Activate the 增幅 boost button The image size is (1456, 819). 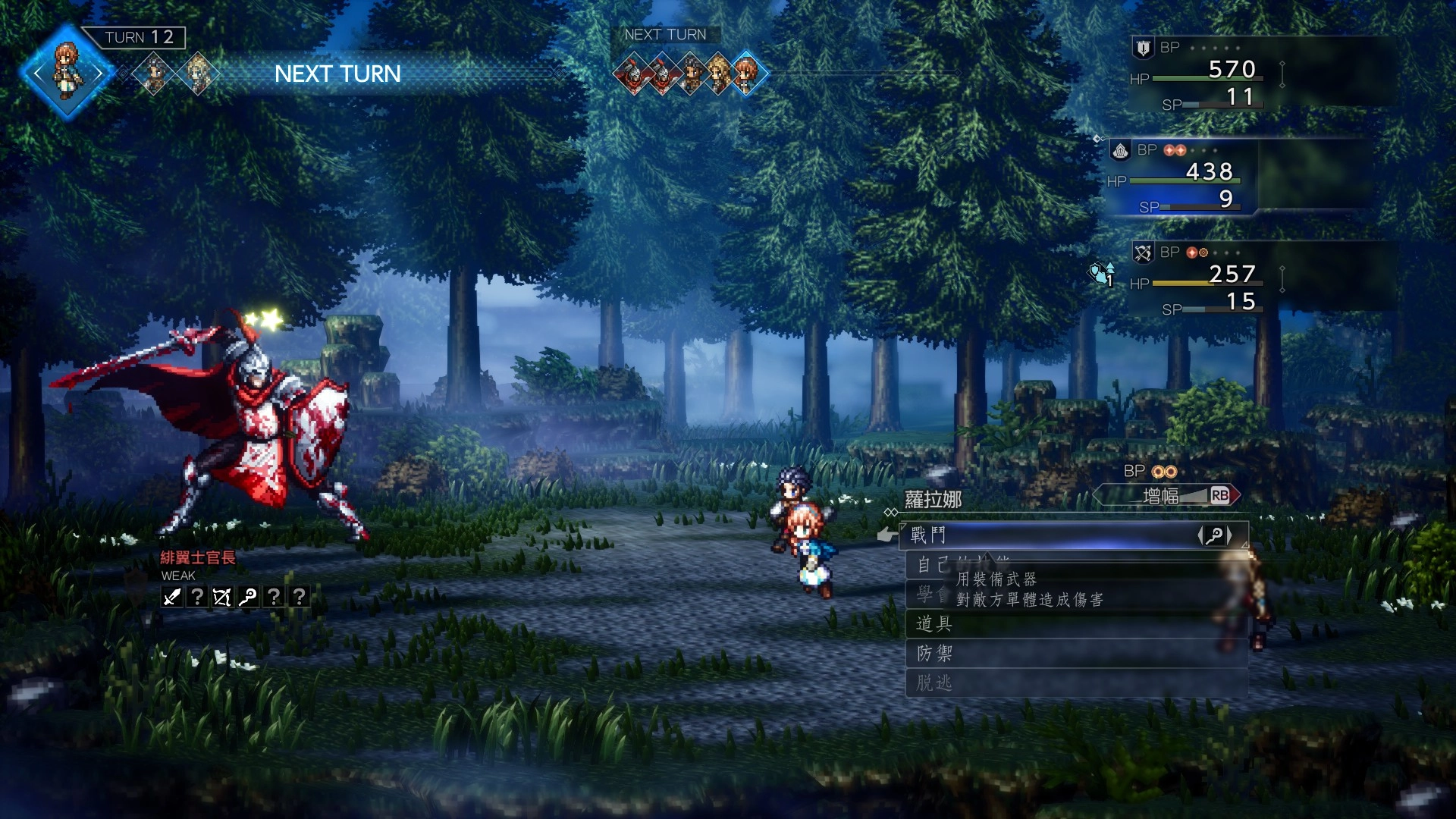point(1168,496)
